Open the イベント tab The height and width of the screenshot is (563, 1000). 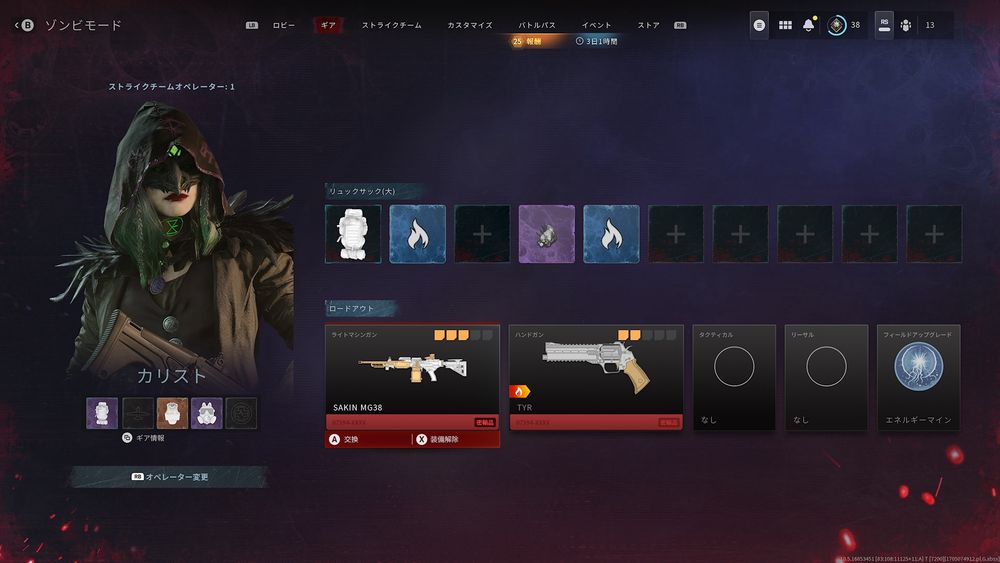click(x=597, y=25)
